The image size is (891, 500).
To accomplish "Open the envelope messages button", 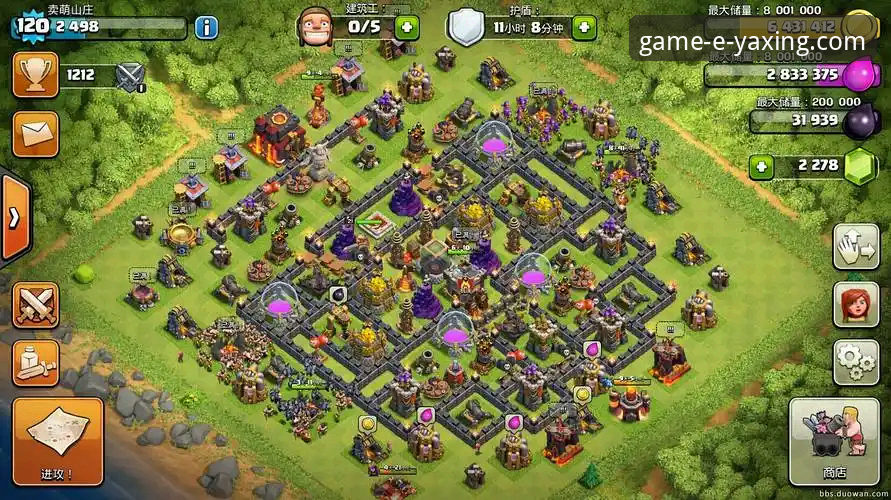I will click(x=35, y=132).
